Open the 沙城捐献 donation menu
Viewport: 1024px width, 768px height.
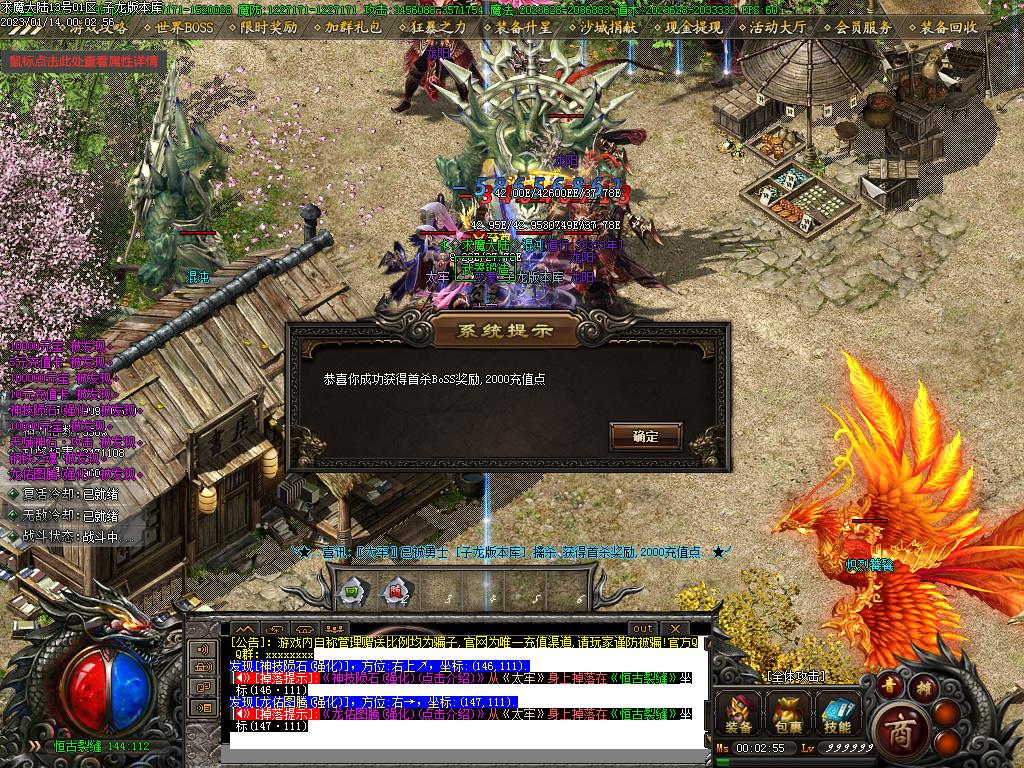click(x=608, y=28)
